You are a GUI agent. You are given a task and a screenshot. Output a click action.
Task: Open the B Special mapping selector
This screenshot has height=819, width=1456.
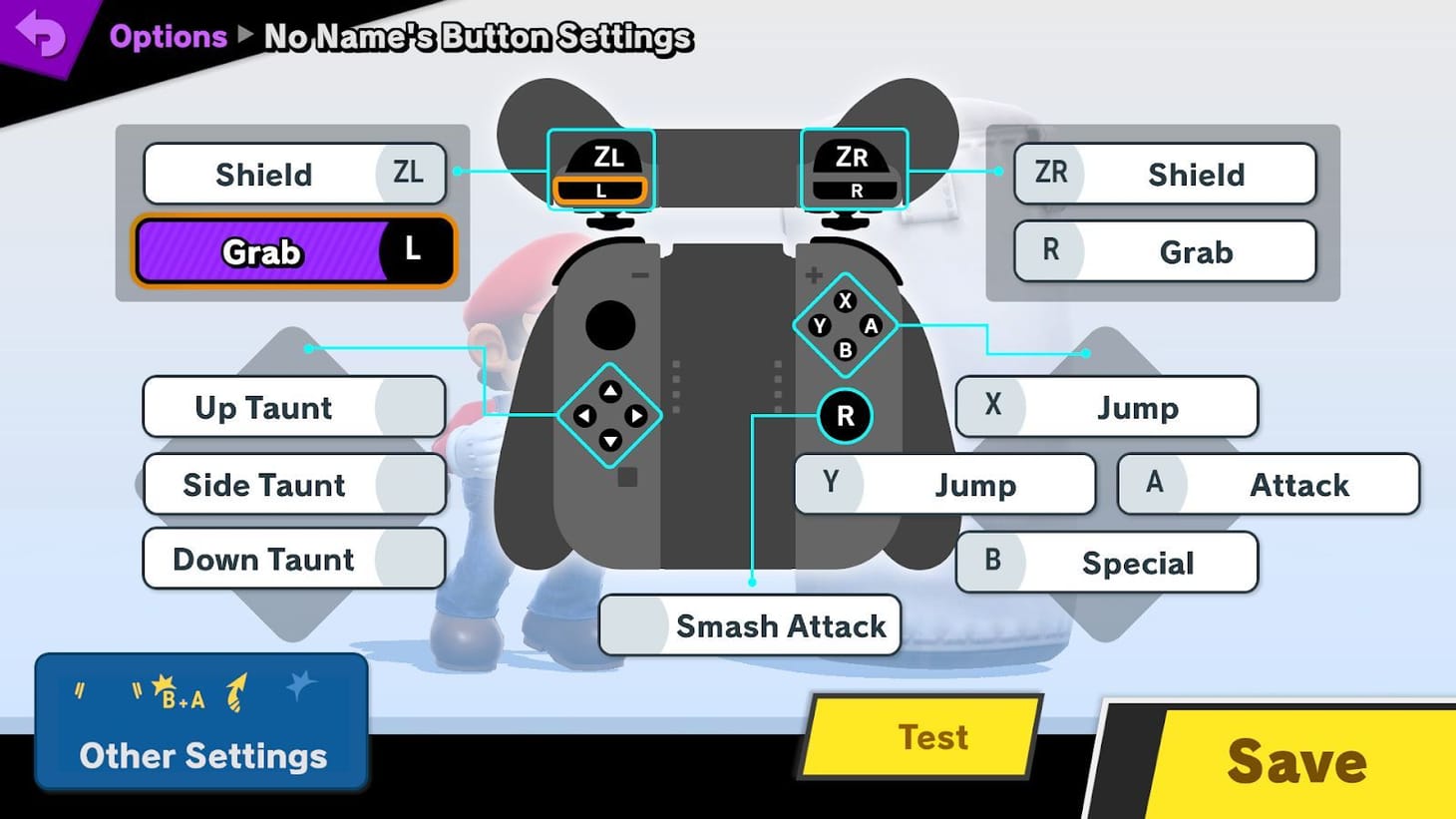[x=1107, y=562]
